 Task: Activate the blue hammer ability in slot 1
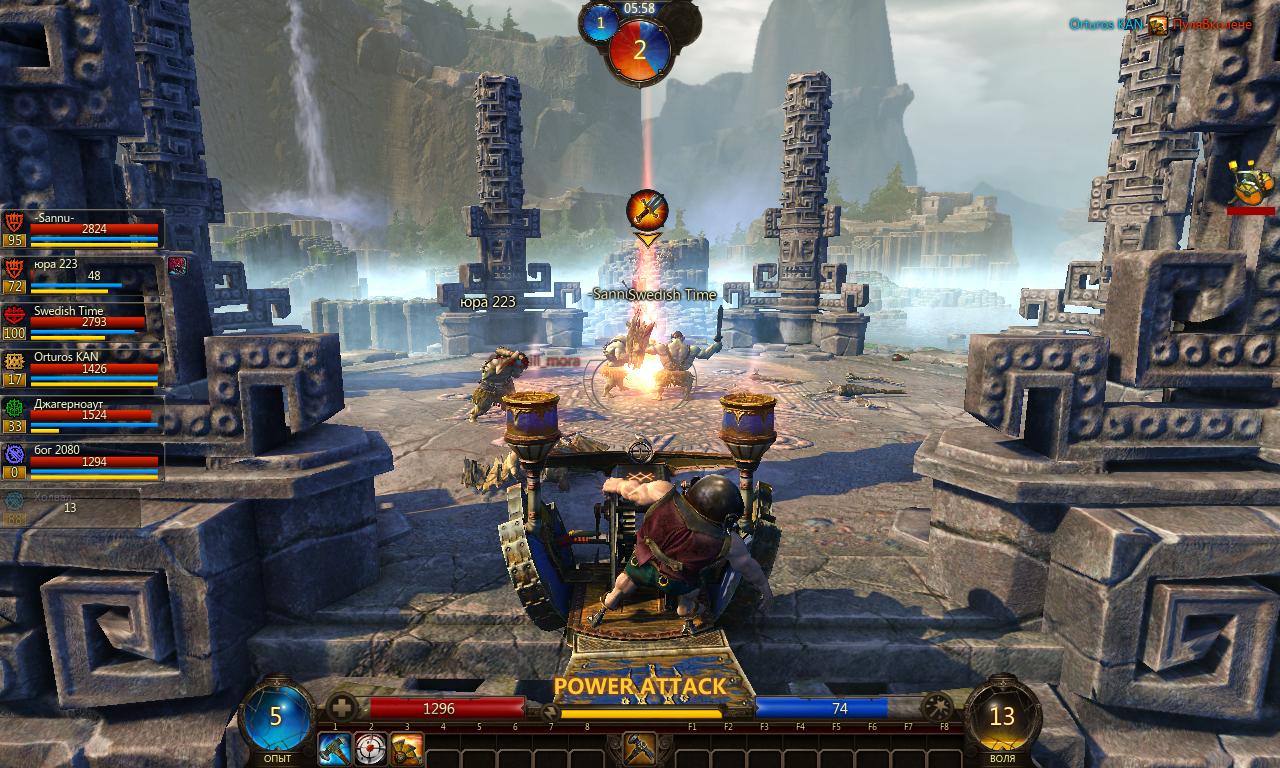click(335, 748)
